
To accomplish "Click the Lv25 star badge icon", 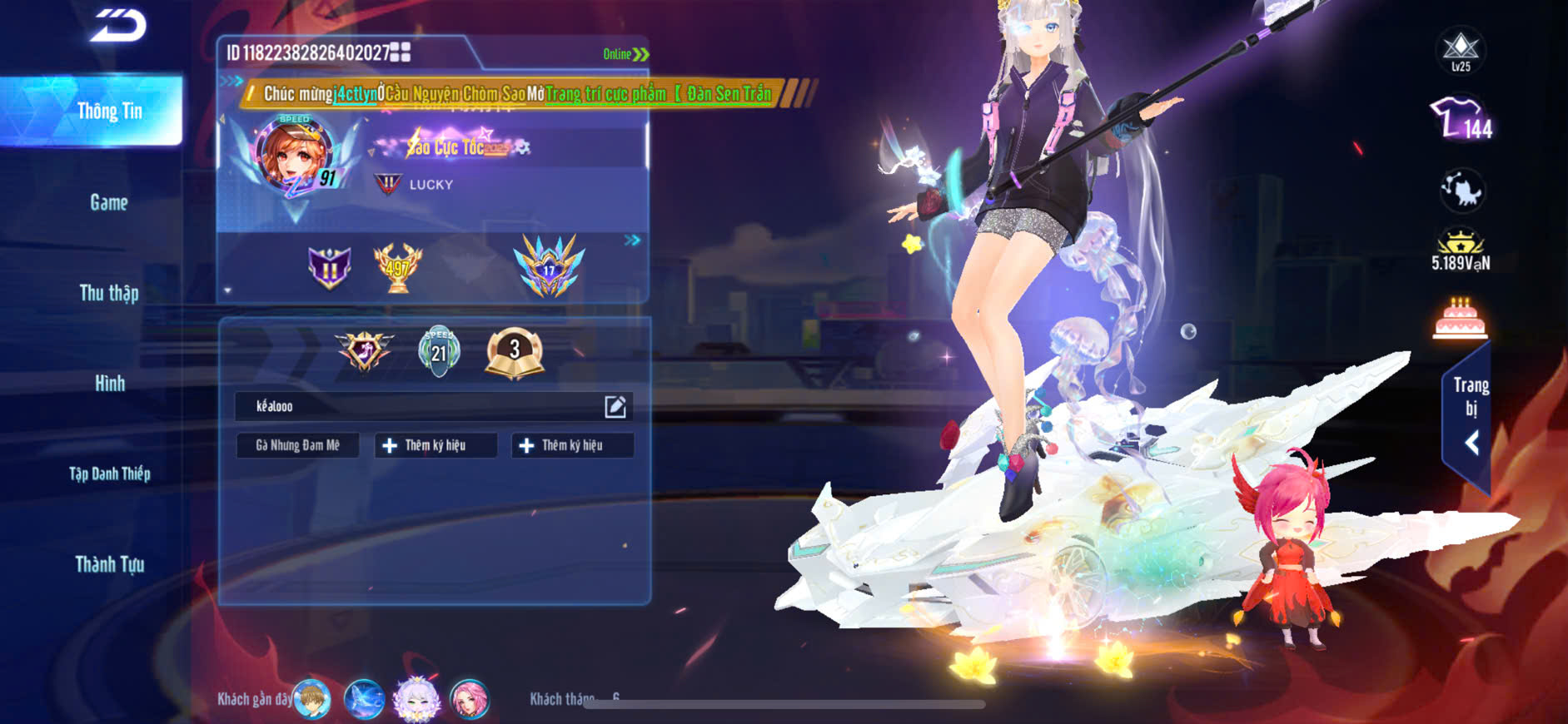I will [x=1461, y=50].
